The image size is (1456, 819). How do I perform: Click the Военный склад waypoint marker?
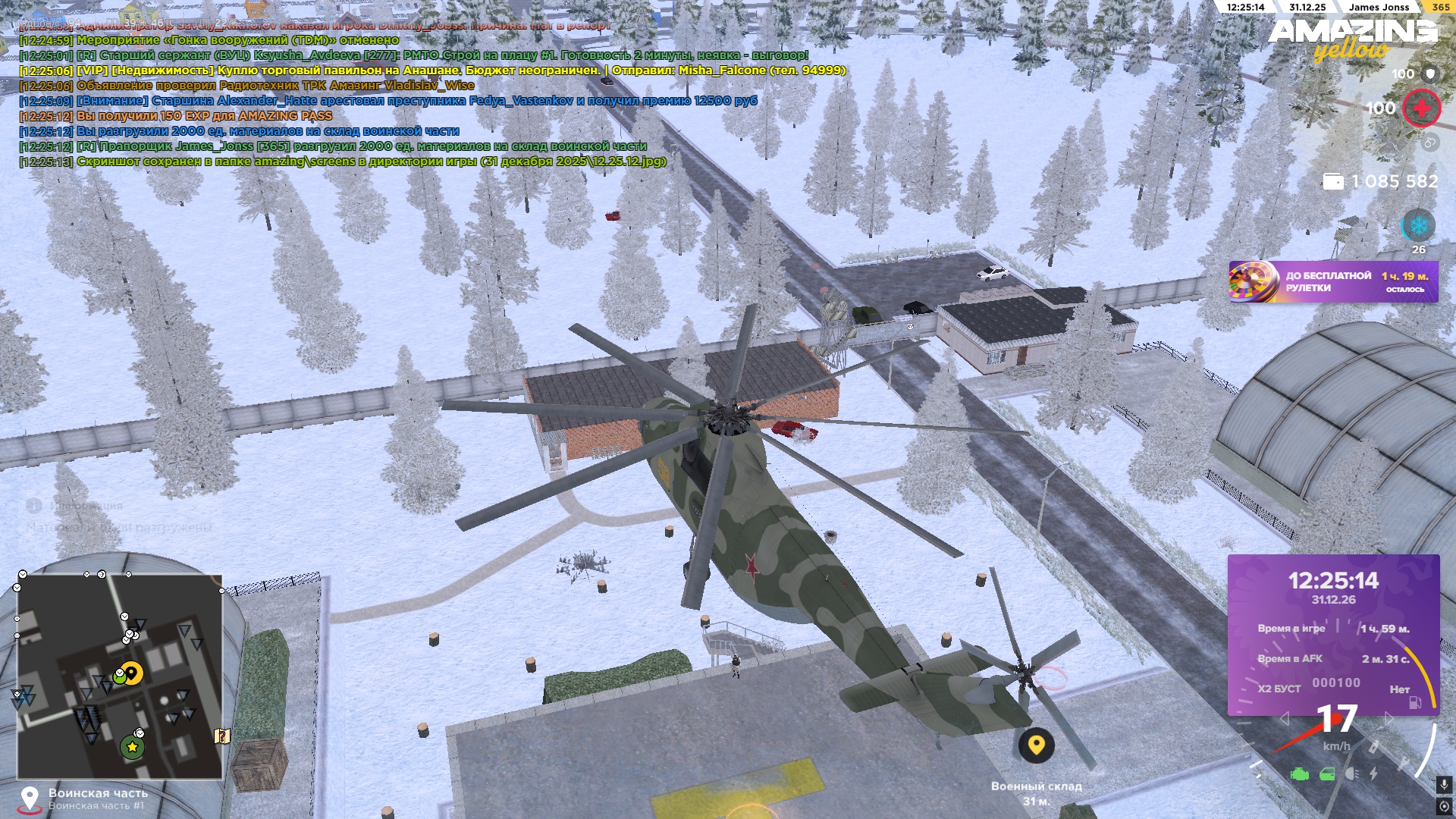click(1036, 745)
